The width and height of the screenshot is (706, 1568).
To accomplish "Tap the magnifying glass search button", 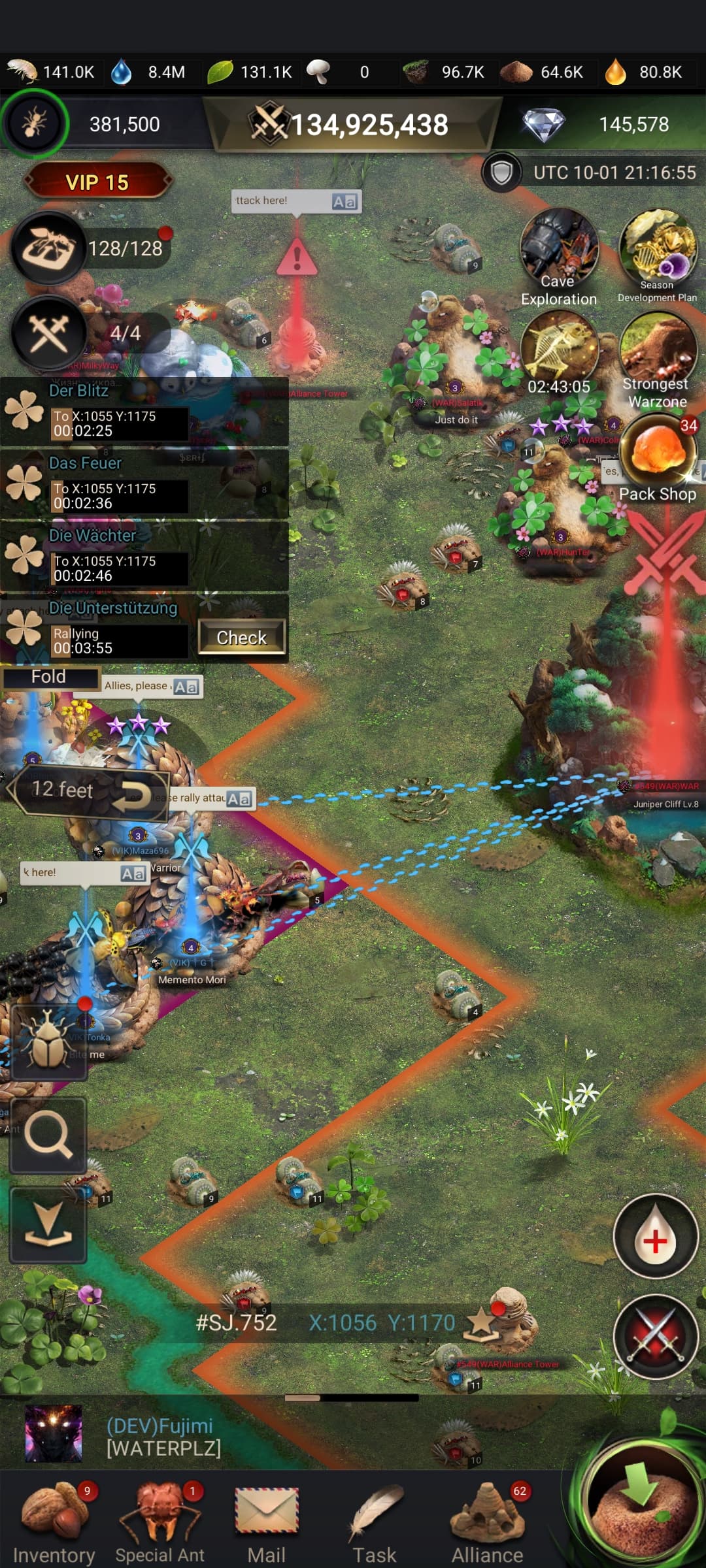I will click(x=48, y=1135).
